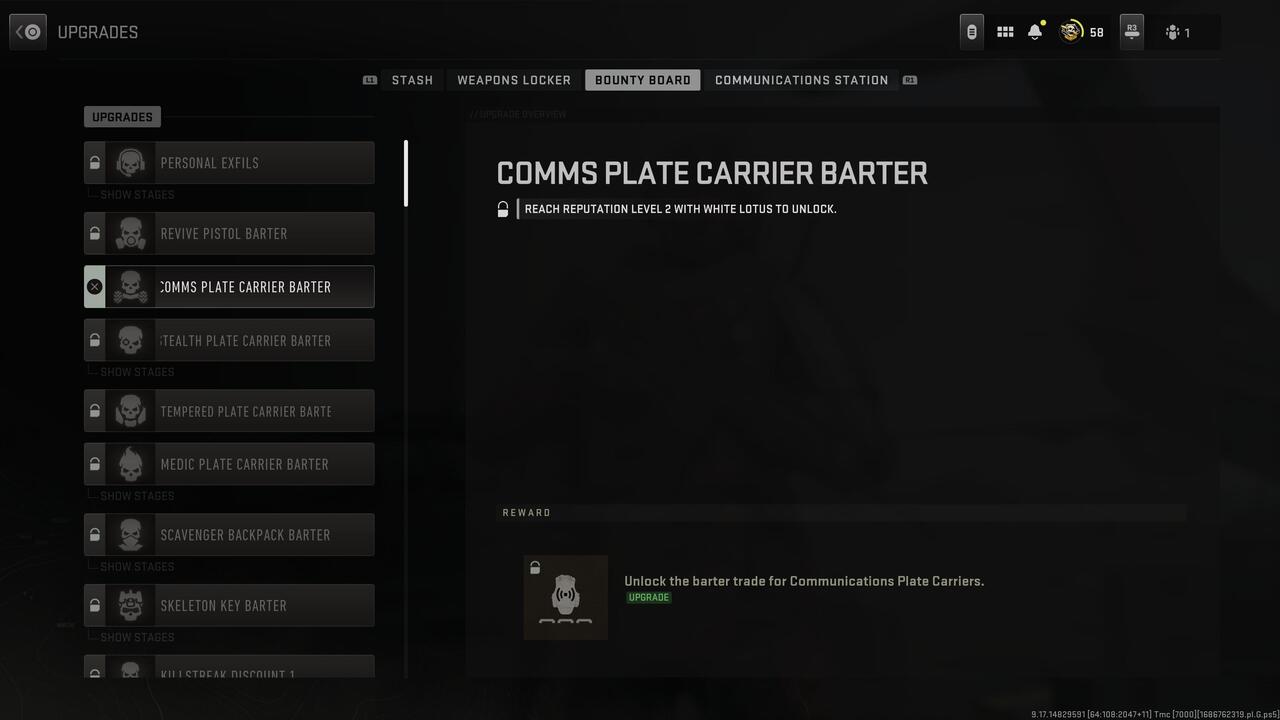1280x720 pixels.
Task: Click the battery status icon top right
Action: click(971, 31)
